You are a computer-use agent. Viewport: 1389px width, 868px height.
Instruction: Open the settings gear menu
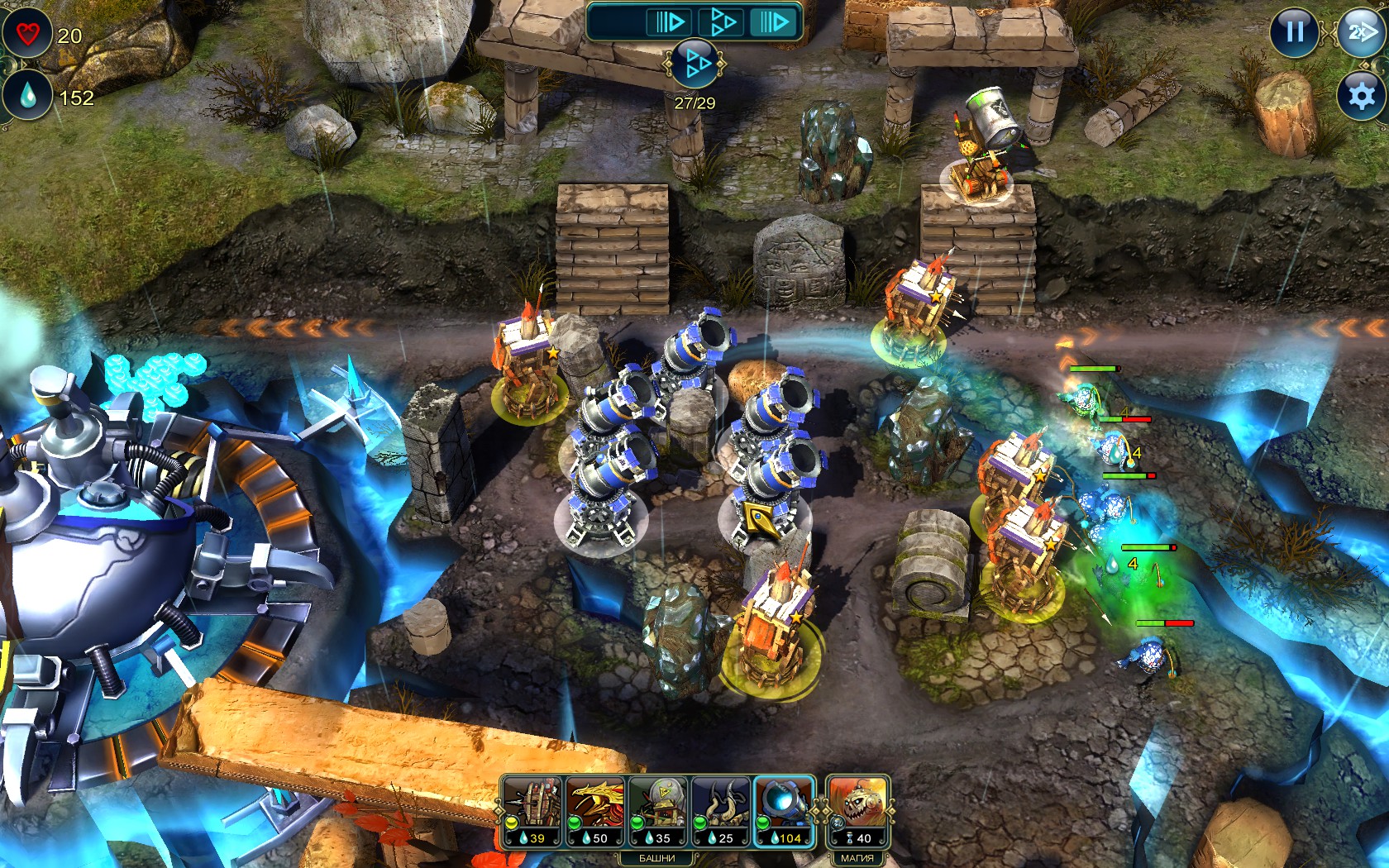1360,96
